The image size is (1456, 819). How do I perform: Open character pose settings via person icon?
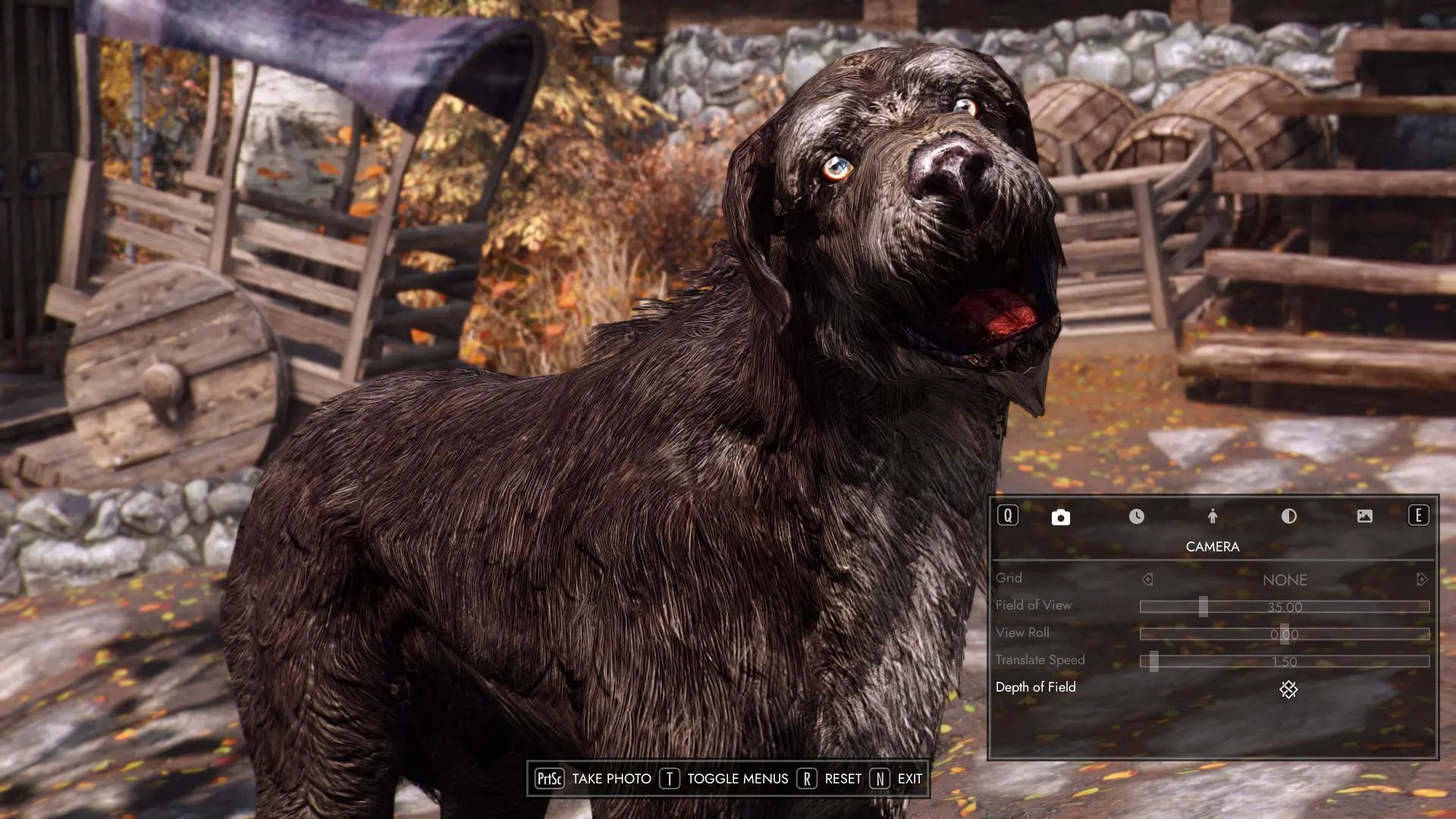coord(1213,516)
